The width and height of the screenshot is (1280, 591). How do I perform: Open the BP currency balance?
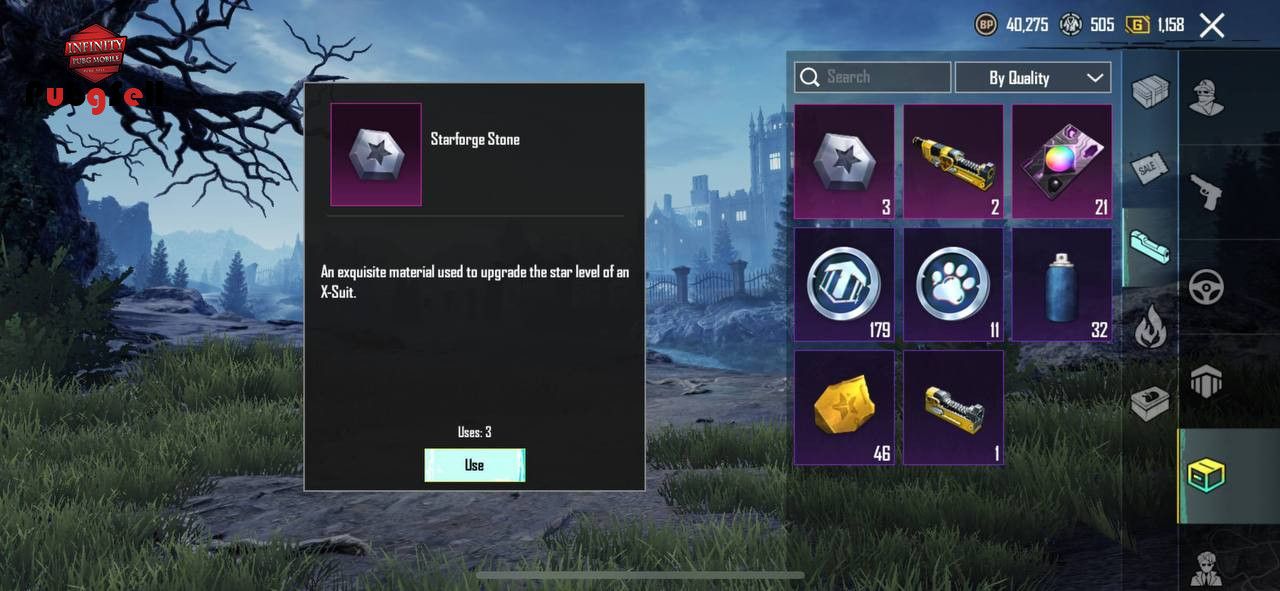click(x=1012, y=25)
